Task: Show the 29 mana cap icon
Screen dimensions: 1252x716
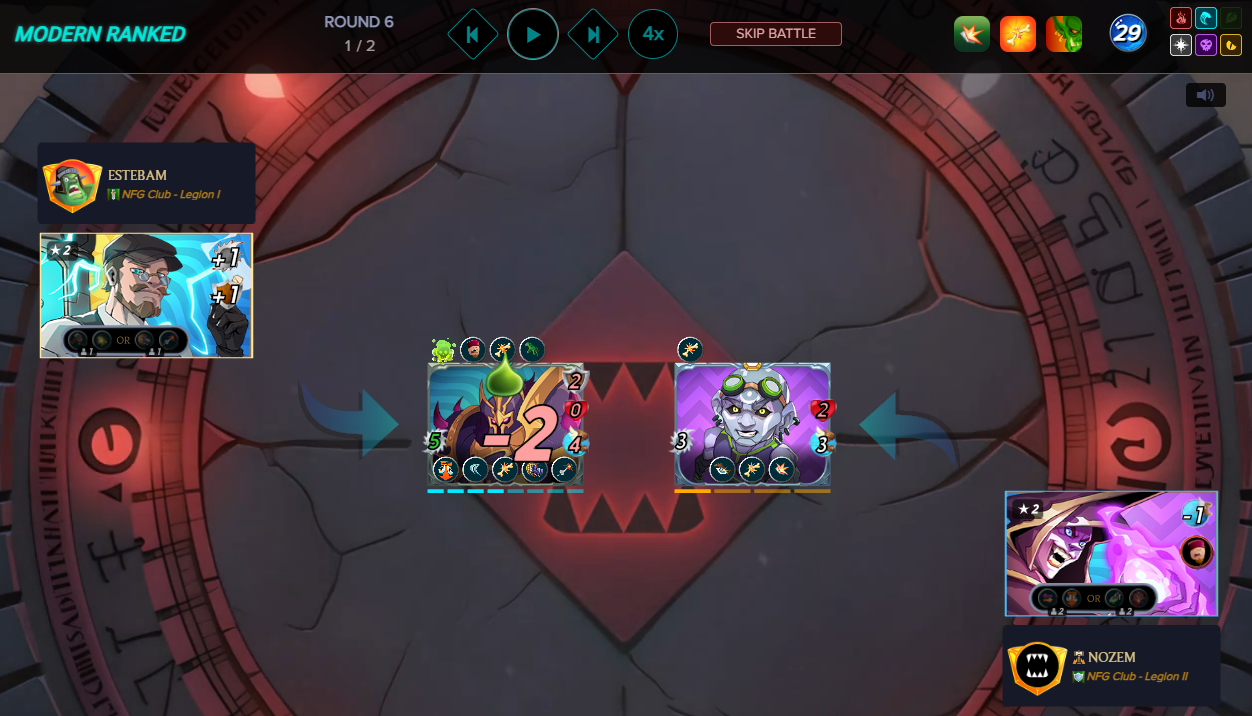Action: point(1127,34)
